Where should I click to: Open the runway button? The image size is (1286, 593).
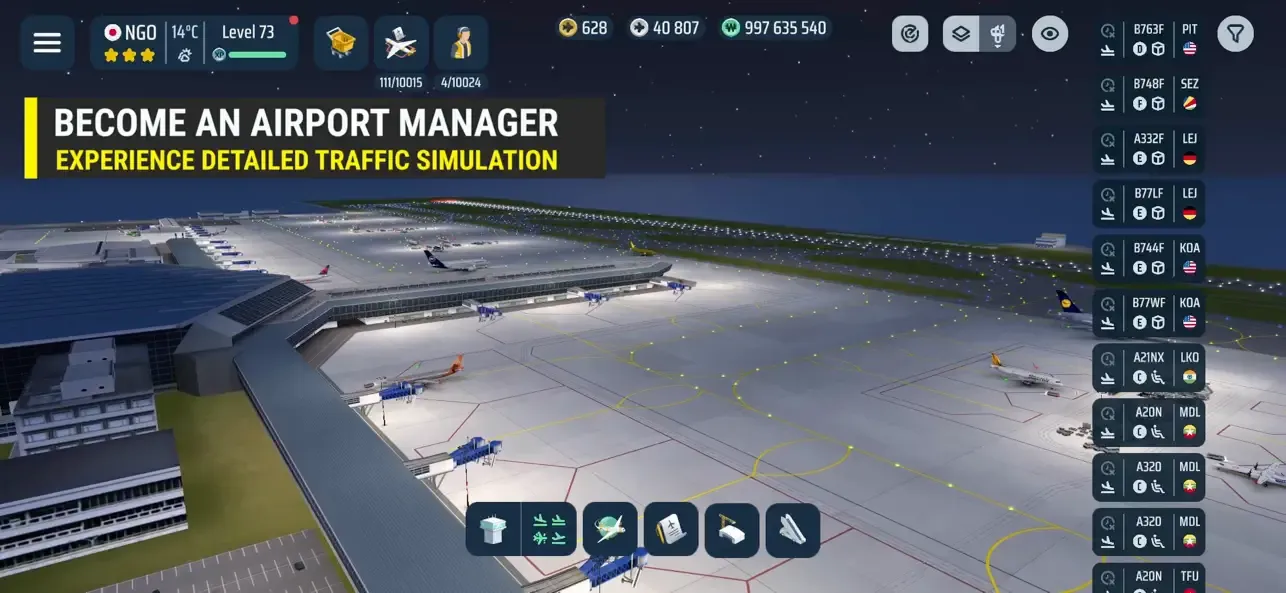[x=793, y=529]
